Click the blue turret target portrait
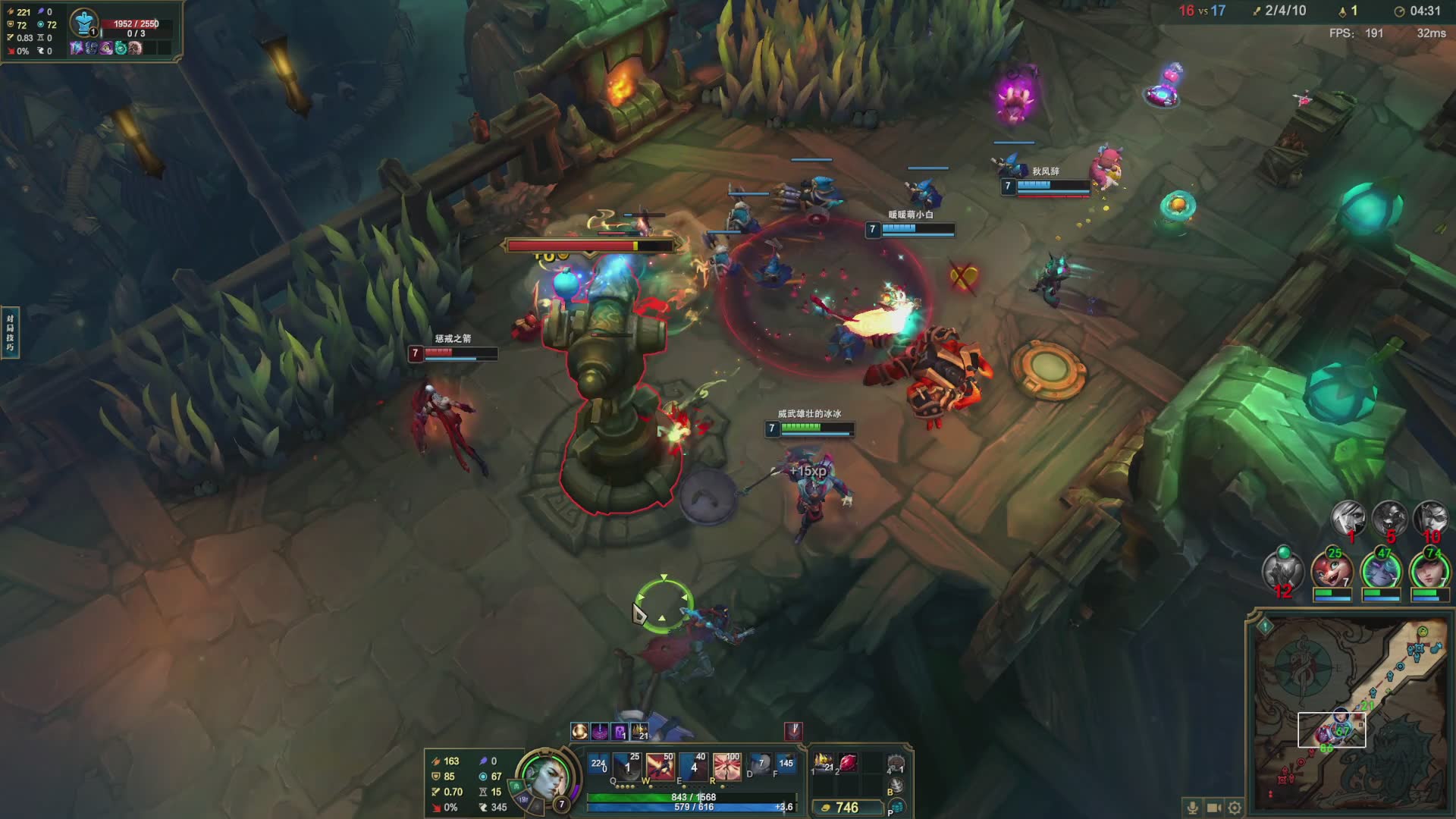Screen dimensions: 1456x819 pos(83,23)
